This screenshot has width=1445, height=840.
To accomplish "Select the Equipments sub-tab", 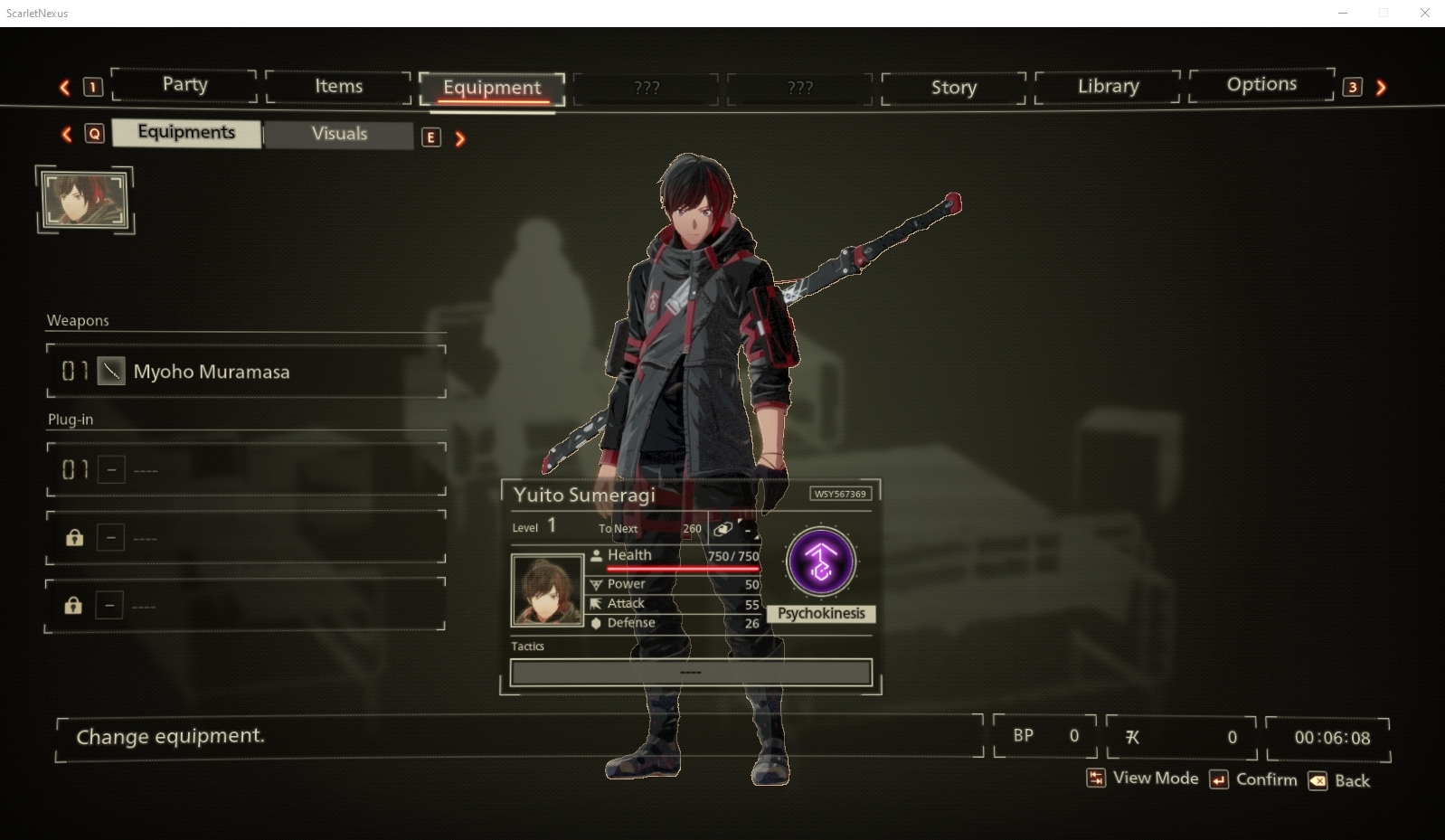I will 186,133.
